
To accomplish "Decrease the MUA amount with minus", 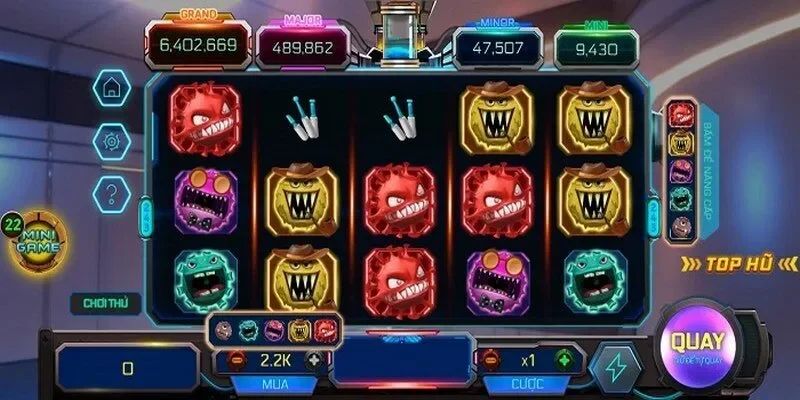I will tap(237, 359).
